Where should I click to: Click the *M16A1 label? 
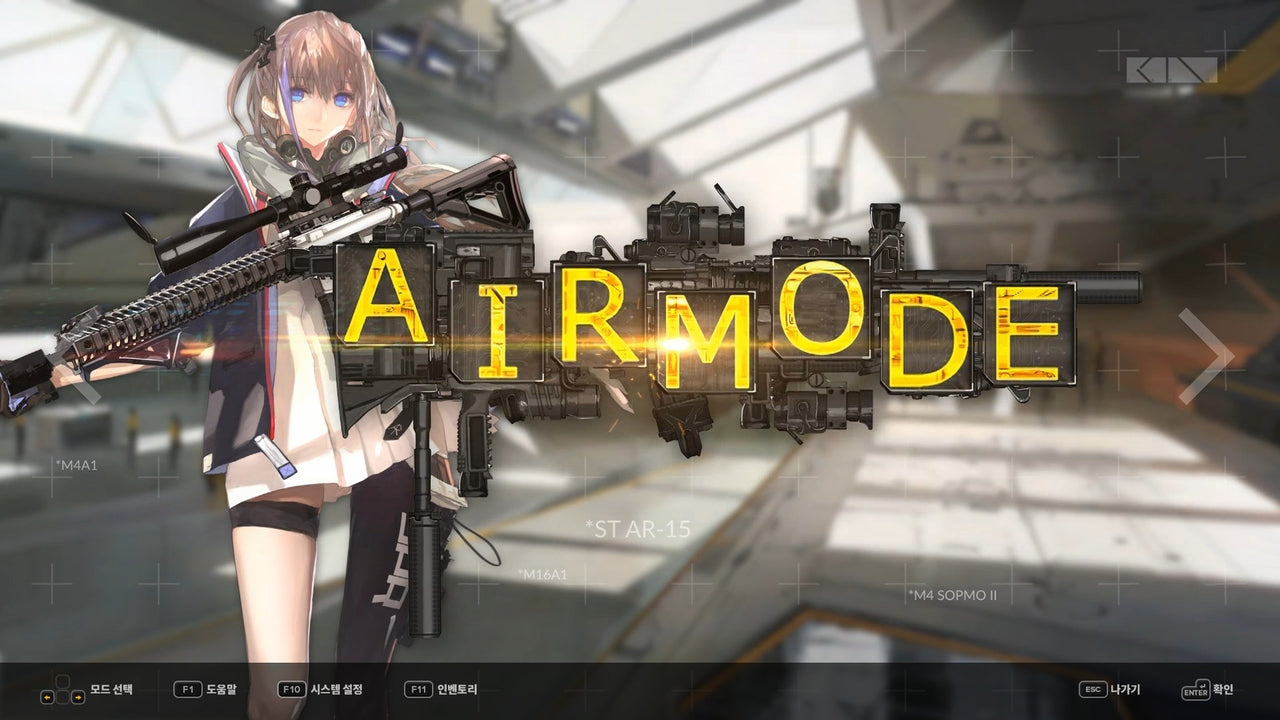pos(542,573)
